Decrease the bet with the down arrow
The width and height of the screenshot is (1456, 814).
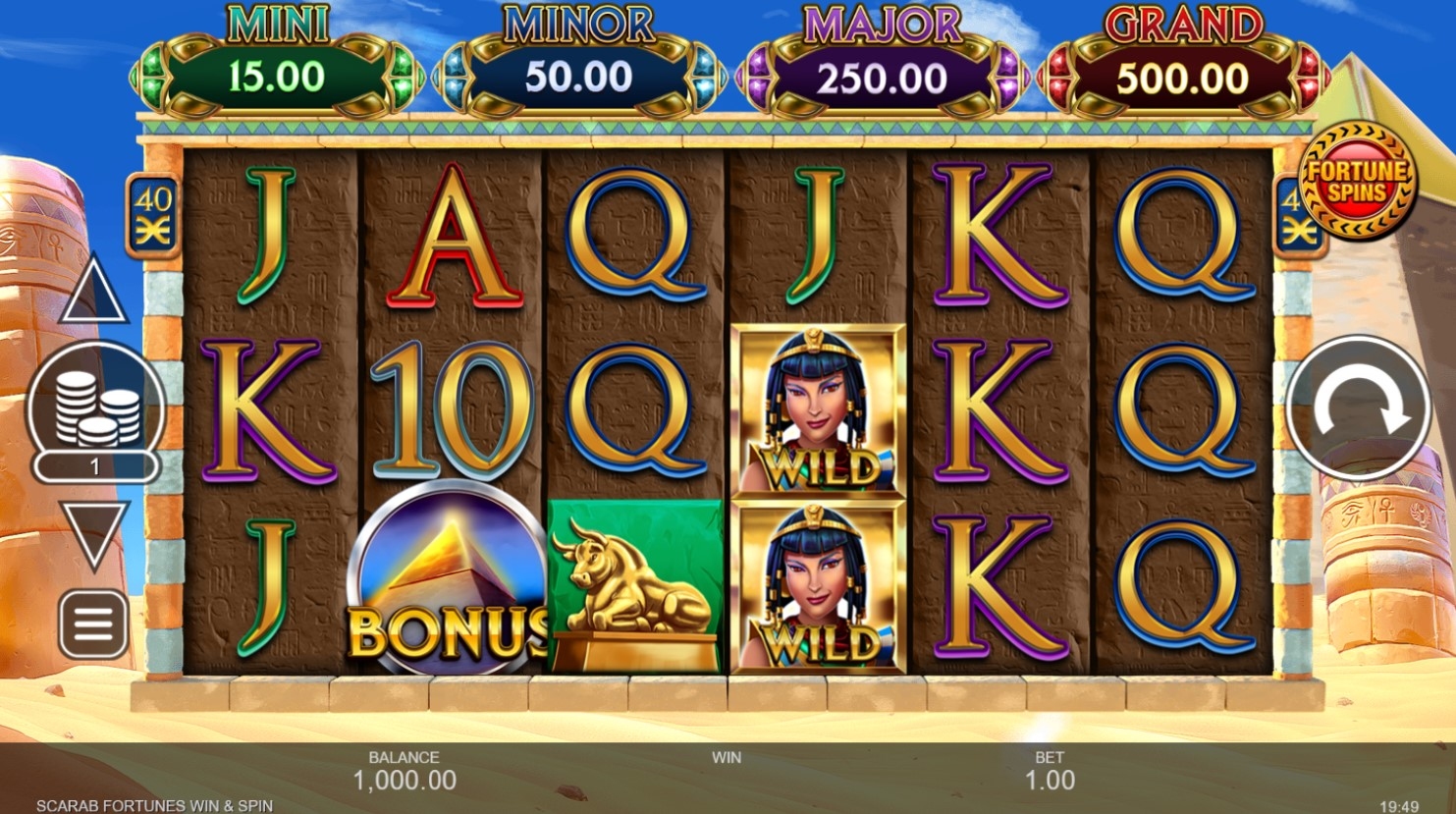(x=94, y=531)
